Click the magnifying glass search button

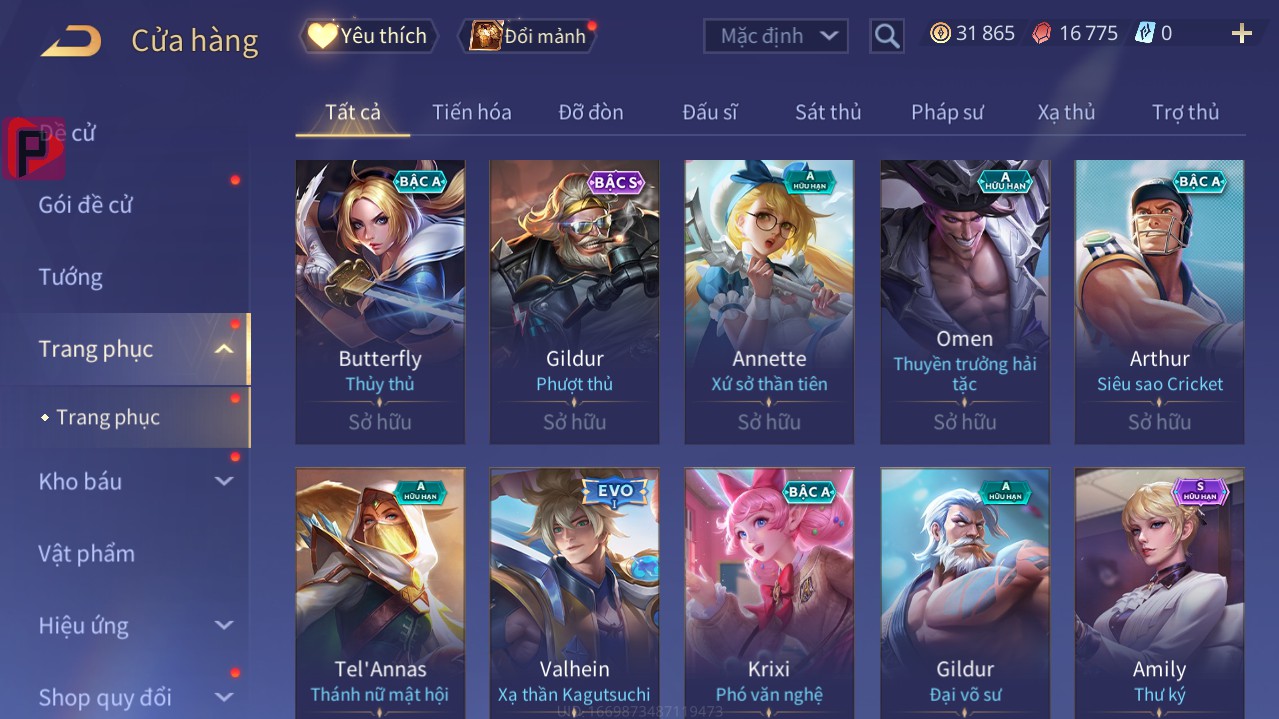(887, 36)
